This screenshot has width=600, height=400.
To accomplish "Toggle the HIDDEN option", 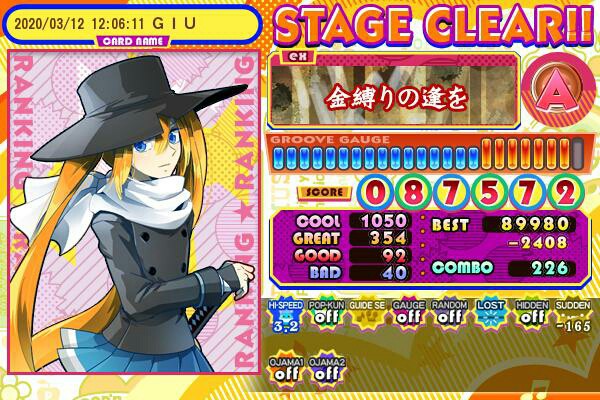I will 530,319.
